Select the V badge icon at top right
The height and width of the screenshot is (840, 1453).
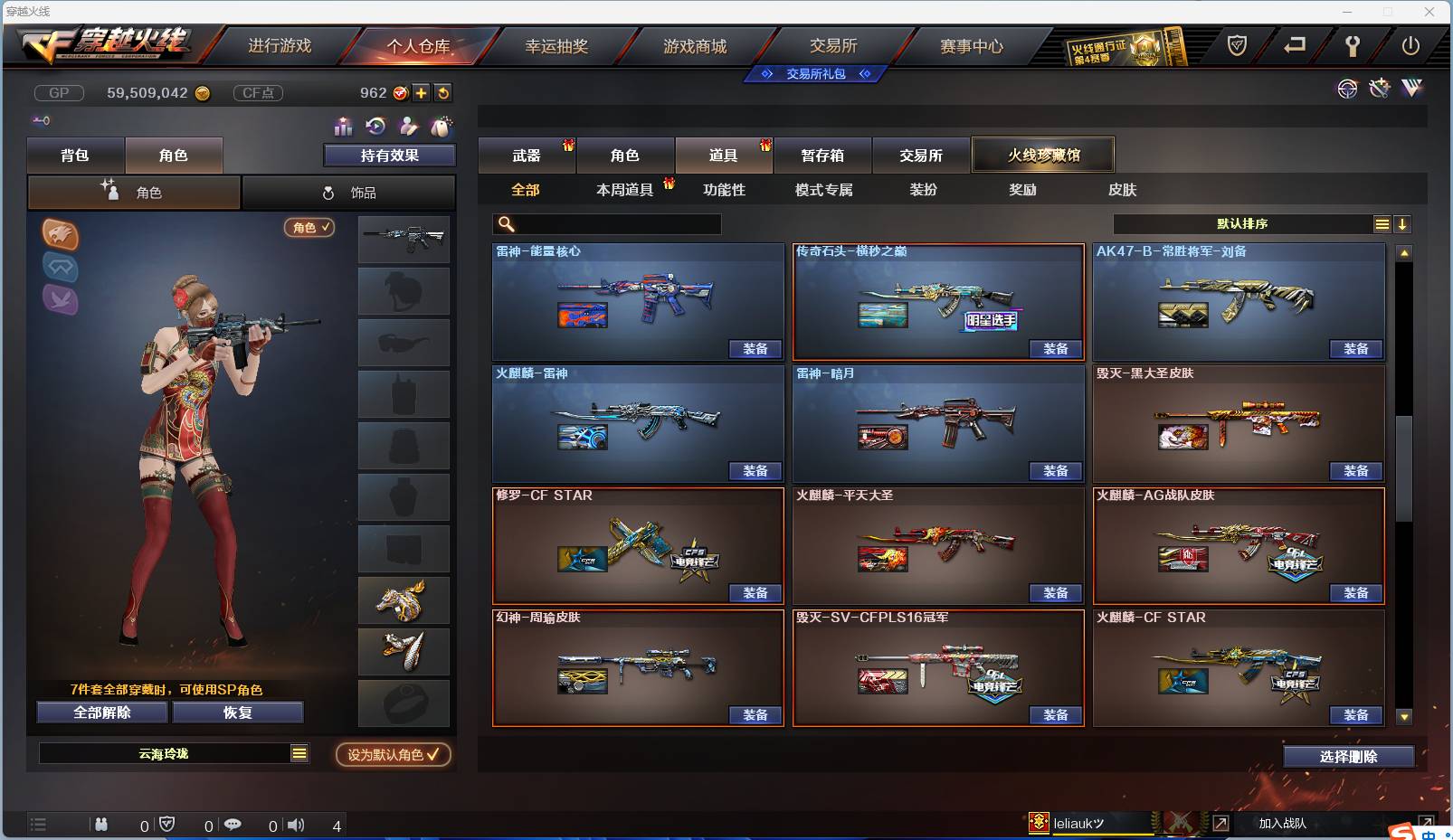tap(1410, 90)
